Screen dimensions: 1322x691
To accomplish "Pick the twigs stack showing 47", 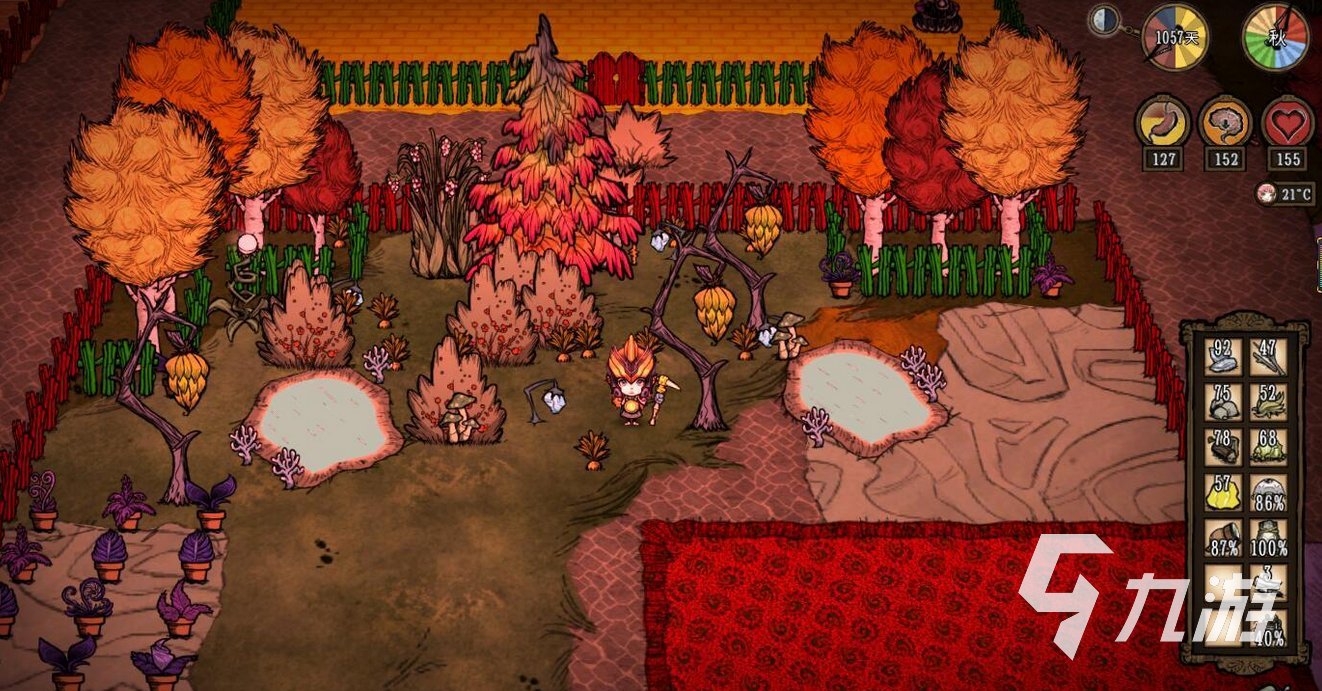I will [1269, 357].
